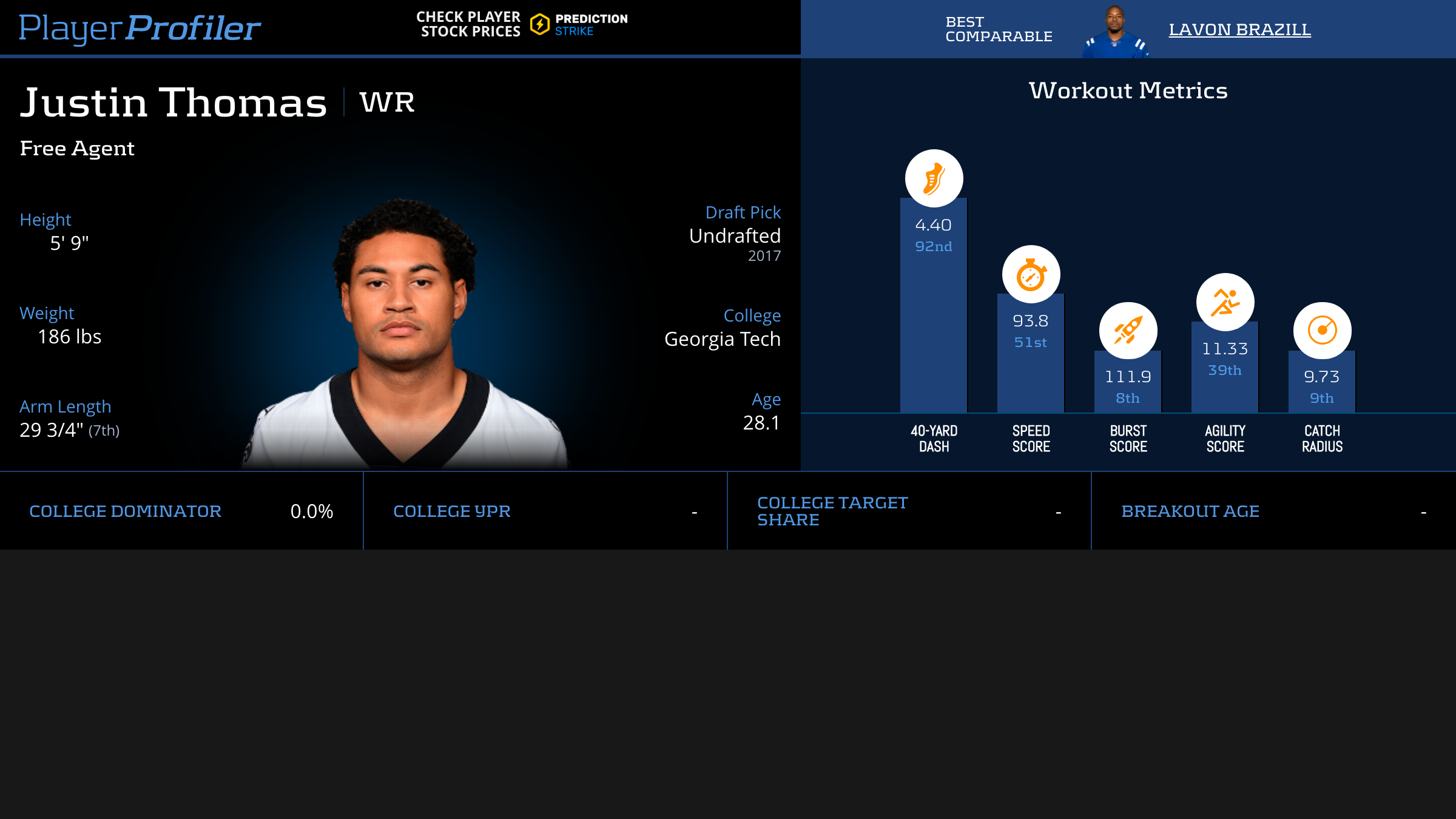Open the Lavon Brazill comparable player link
The width and height of the screenshot is (1456, 819).
tap(1239, 29)
